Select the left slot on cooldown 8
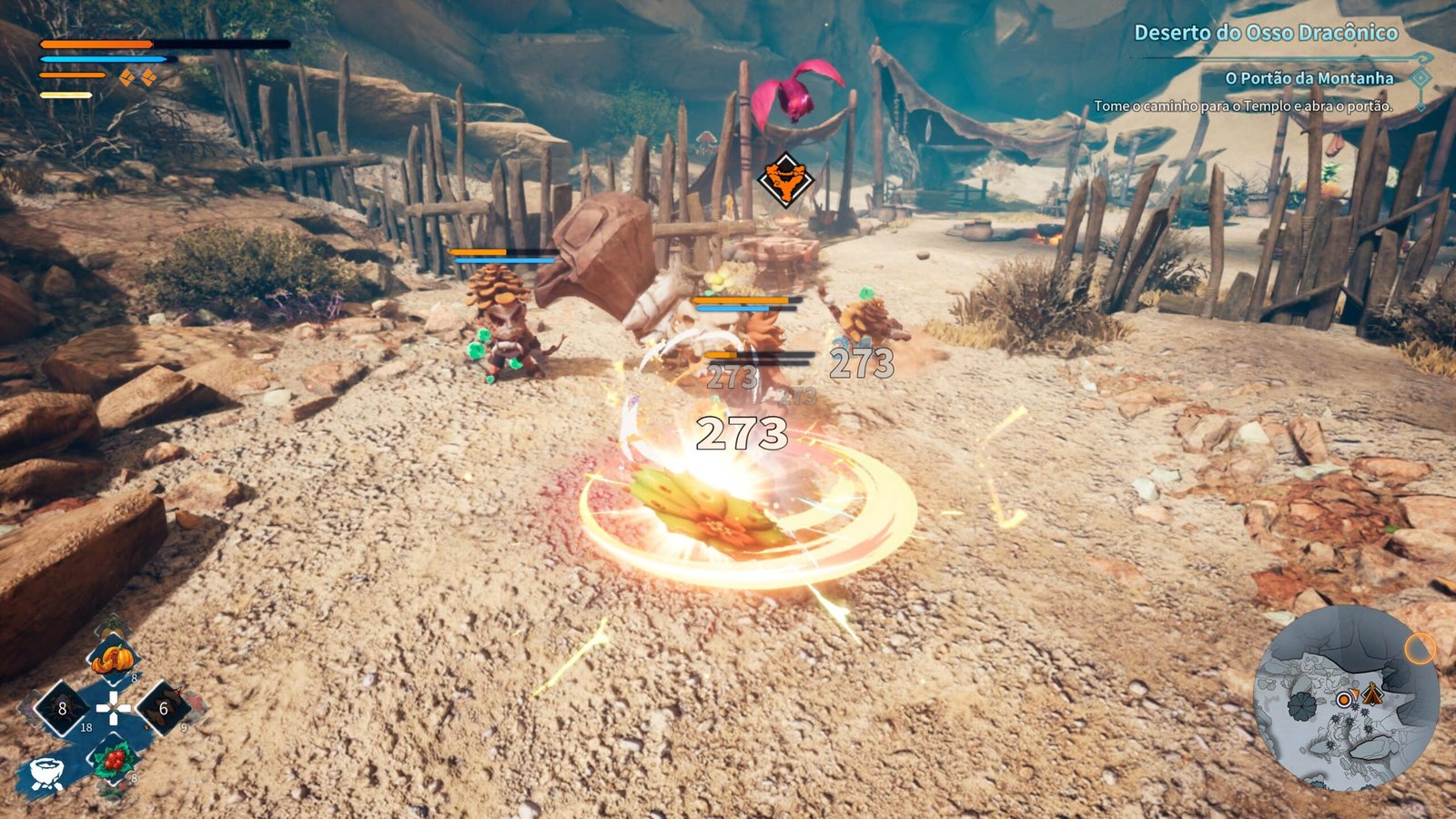Screen dimensions: 1456x819 coord(62,708)
